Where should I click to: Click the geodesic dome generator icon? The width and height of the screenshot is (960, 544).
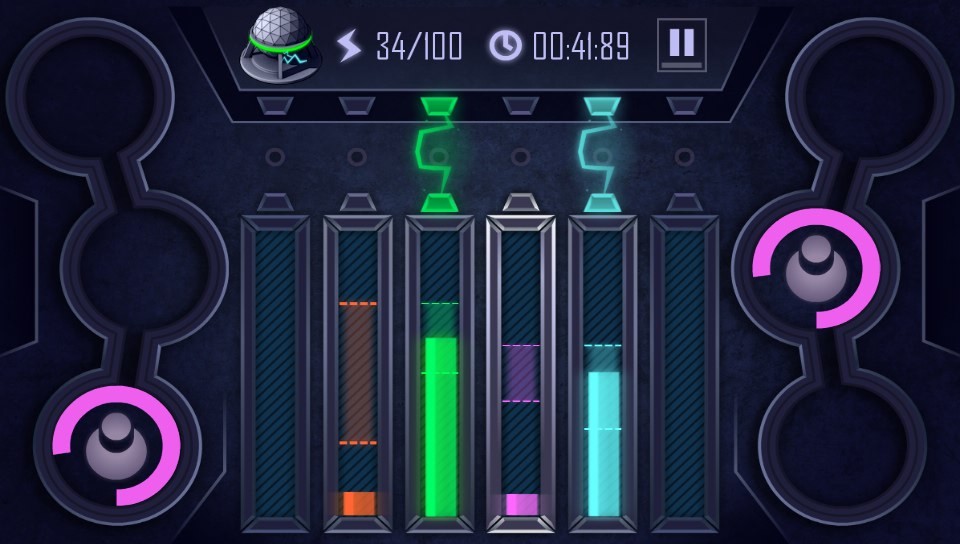[279, 45]
